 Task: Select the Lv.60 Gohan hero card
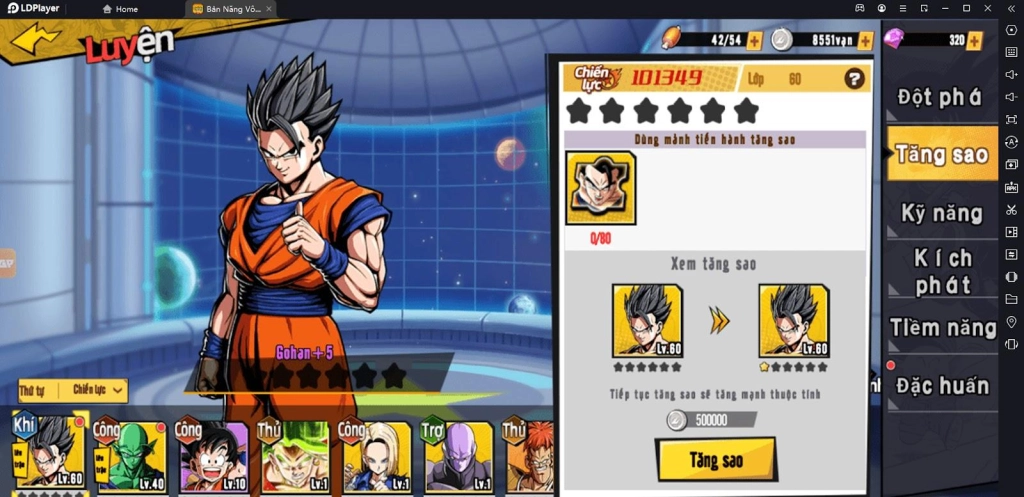[x=49, y=454]
